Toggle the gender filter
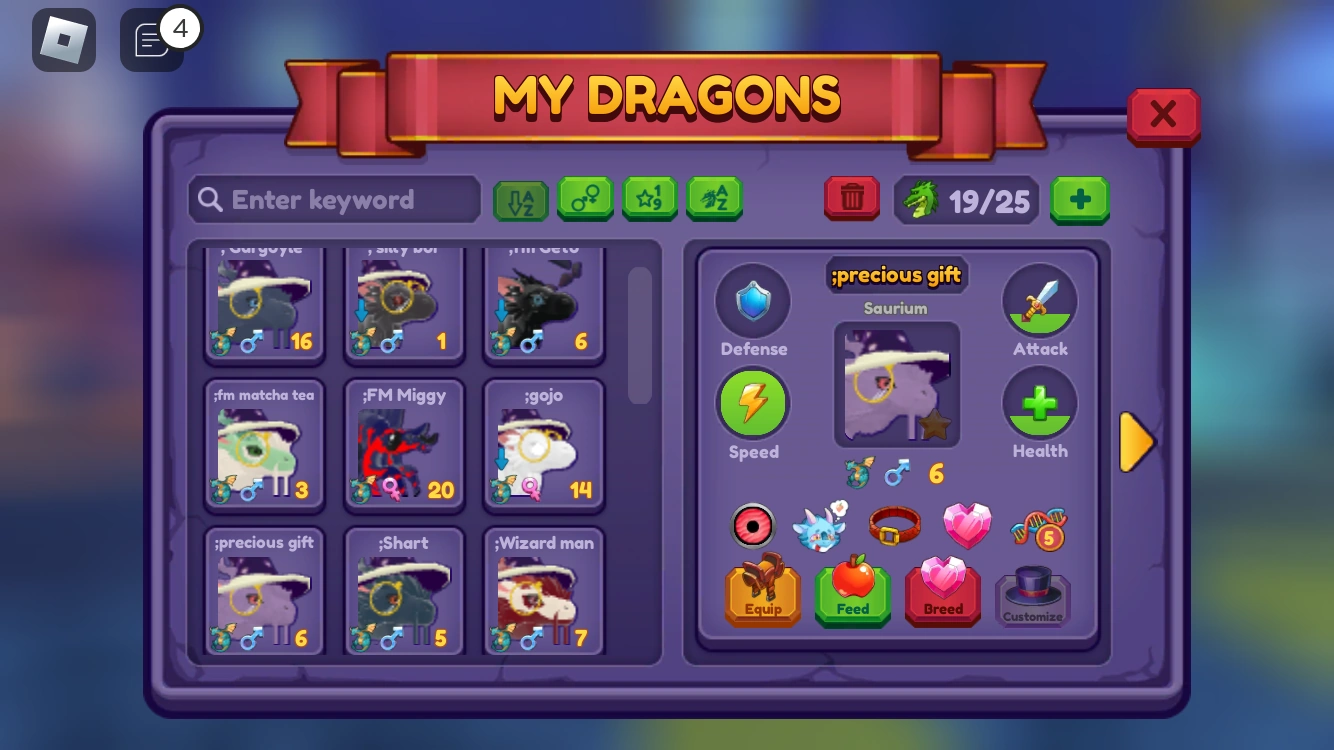The width and height of the screenshot is (1334, 750). coord(585,198)
